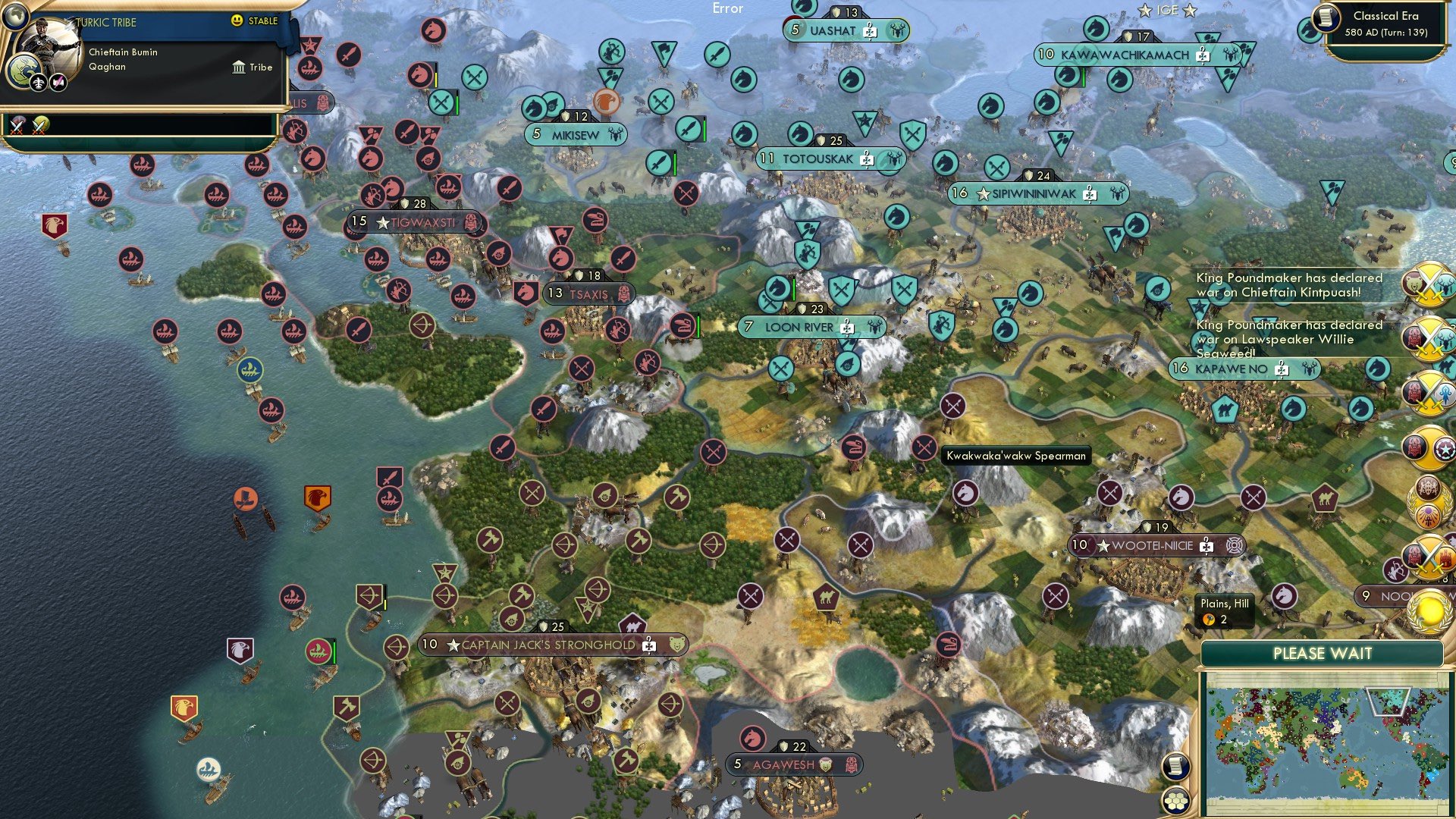
Task: Click the PLEASE WAIT banner
Action: (x=1324, y=653)
